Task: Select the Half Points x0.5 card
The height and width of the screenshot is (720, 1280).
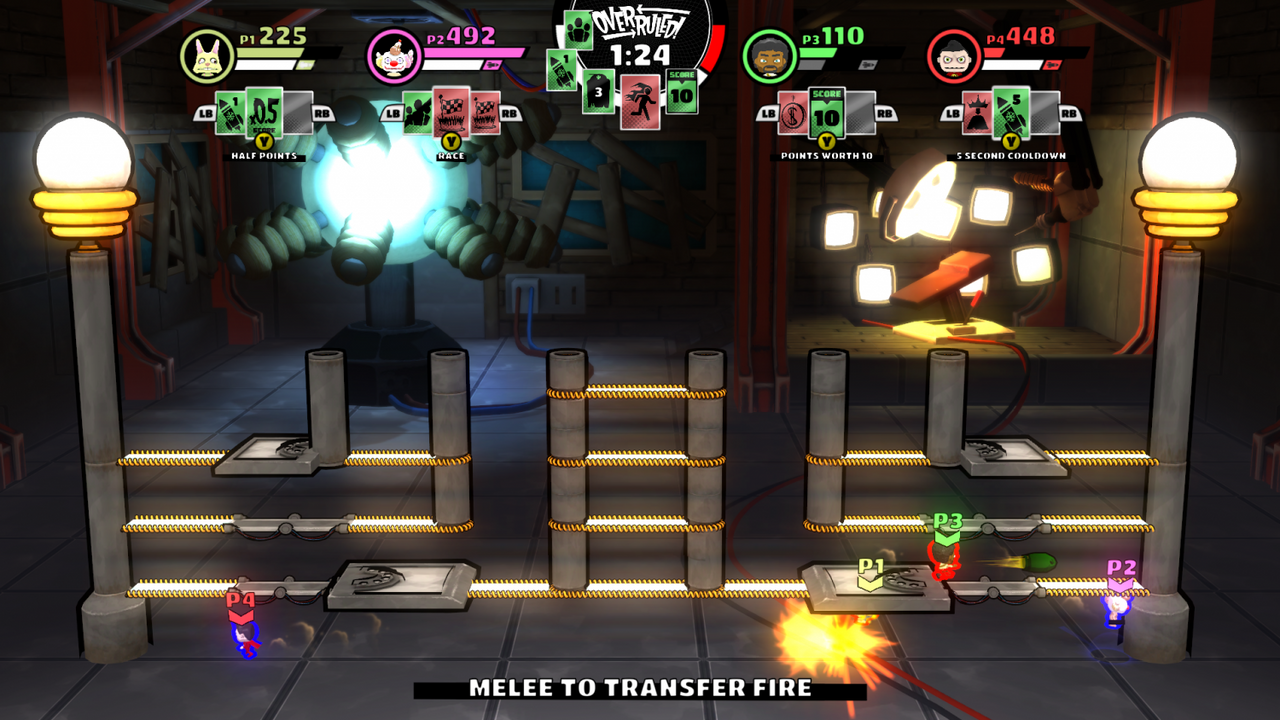Action: (x=265, y=113)
